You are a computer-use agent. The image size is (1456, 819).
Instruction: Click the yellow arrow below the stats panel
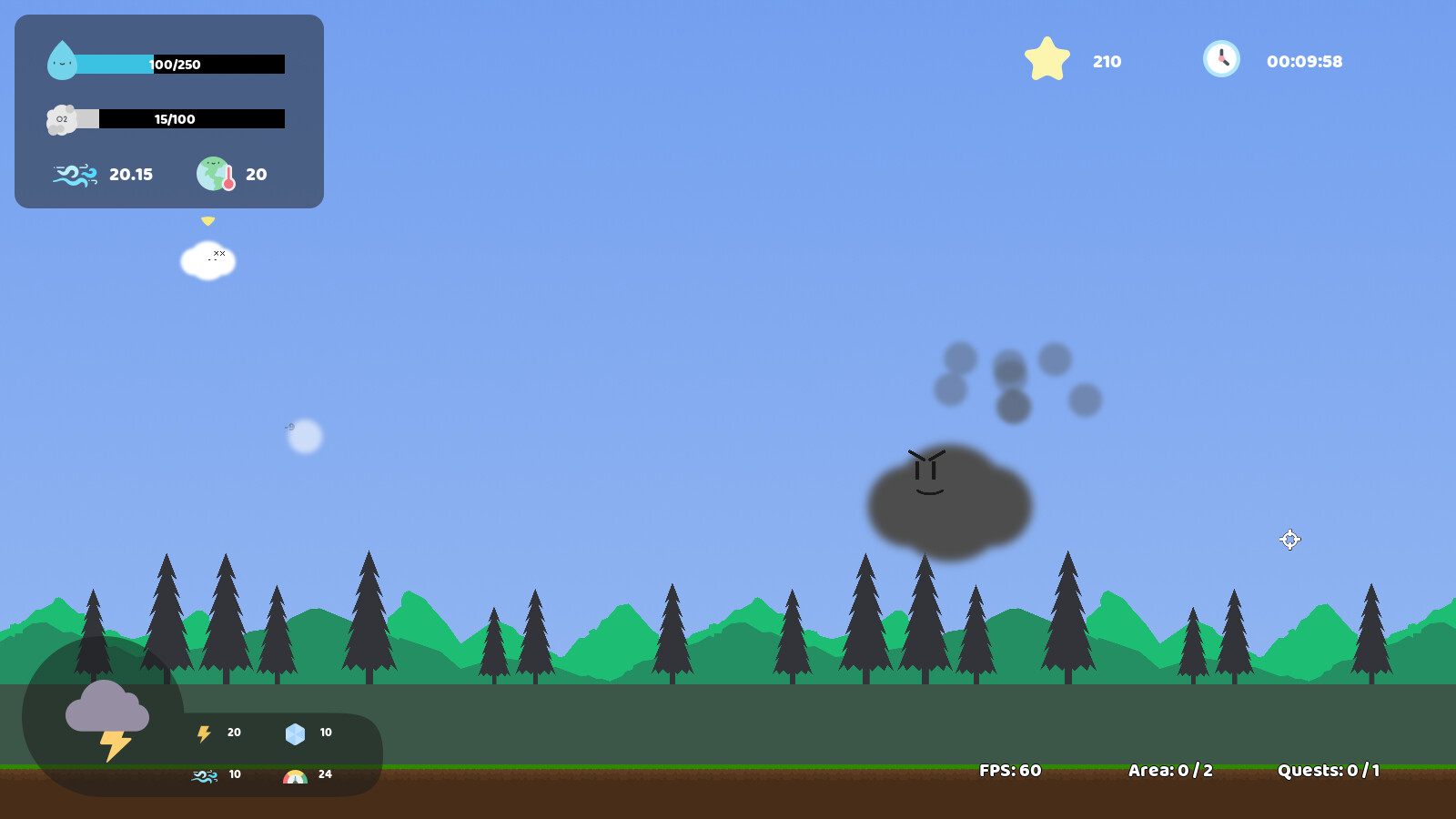coord(208,219)
